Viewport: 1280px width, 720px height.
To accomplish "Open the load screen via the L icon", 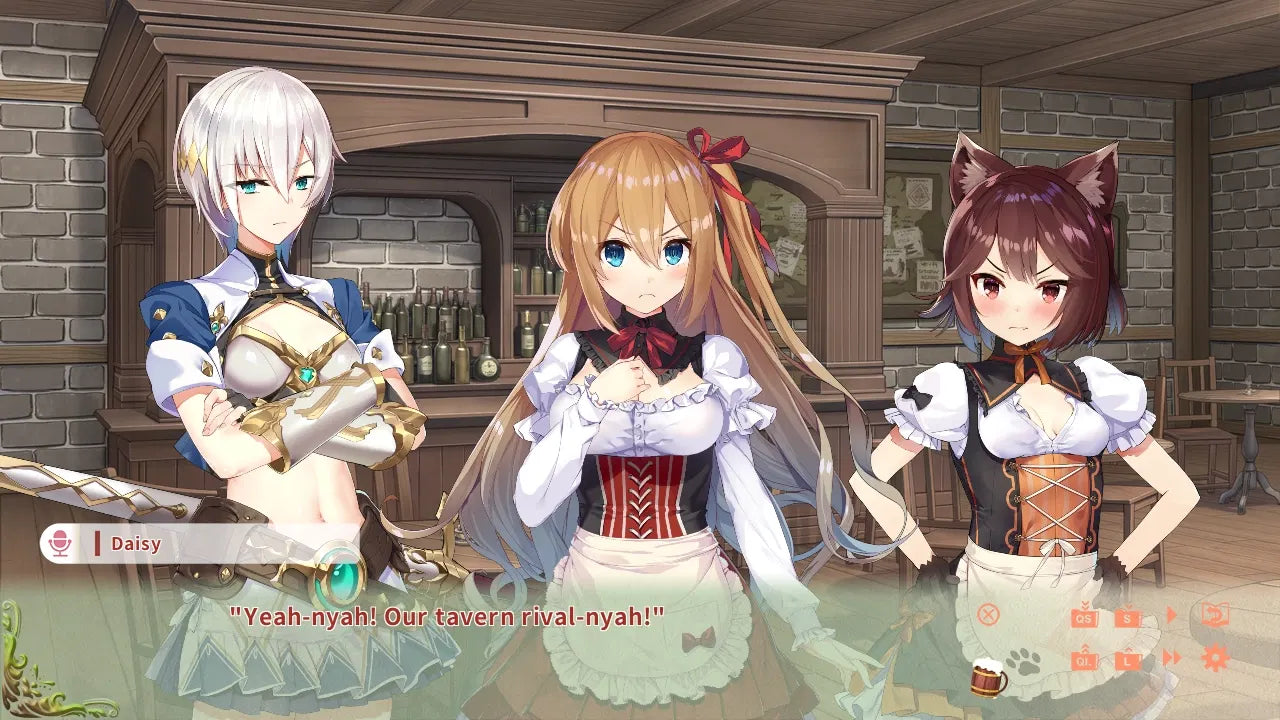I will (1128, 661).
